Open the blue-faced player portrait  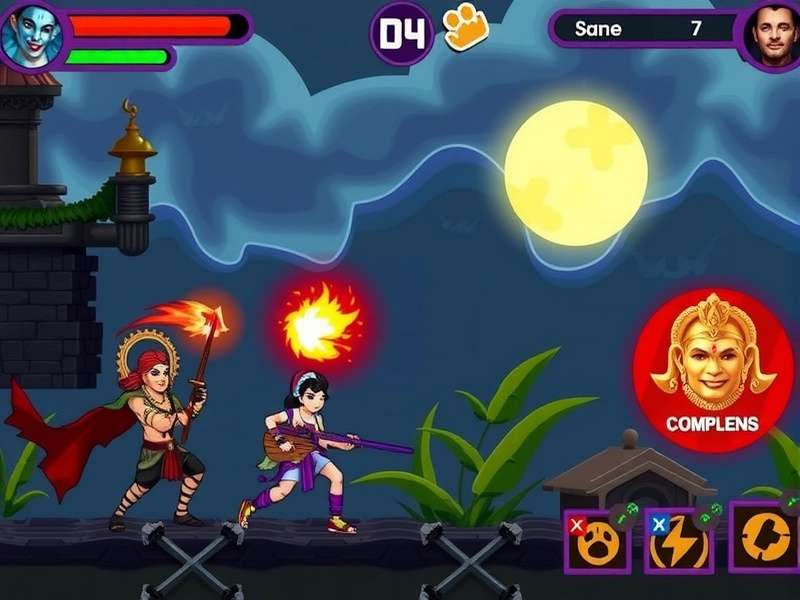pos(30,35)
